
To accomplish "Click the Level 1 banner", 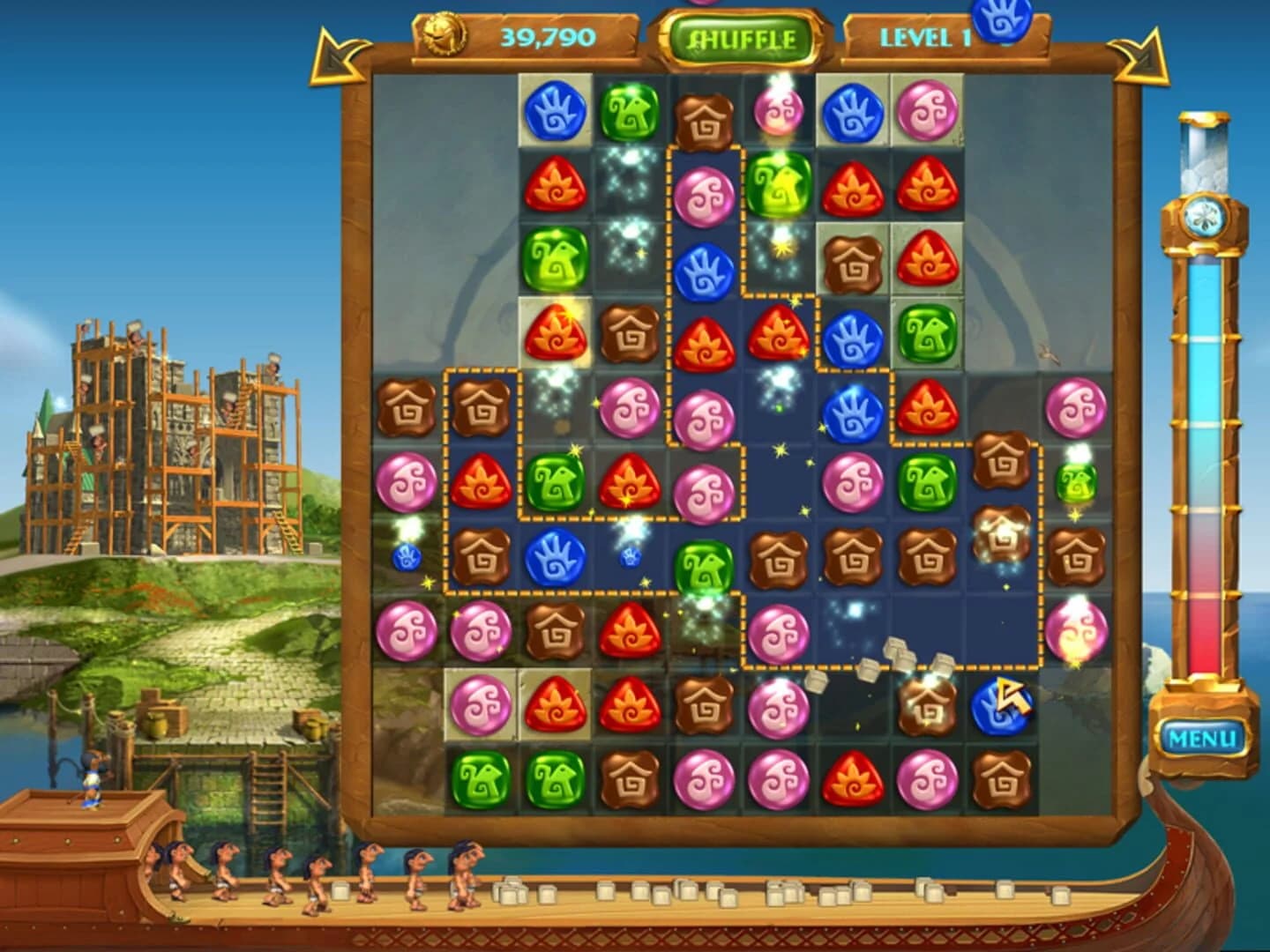I will click(924, 37).
